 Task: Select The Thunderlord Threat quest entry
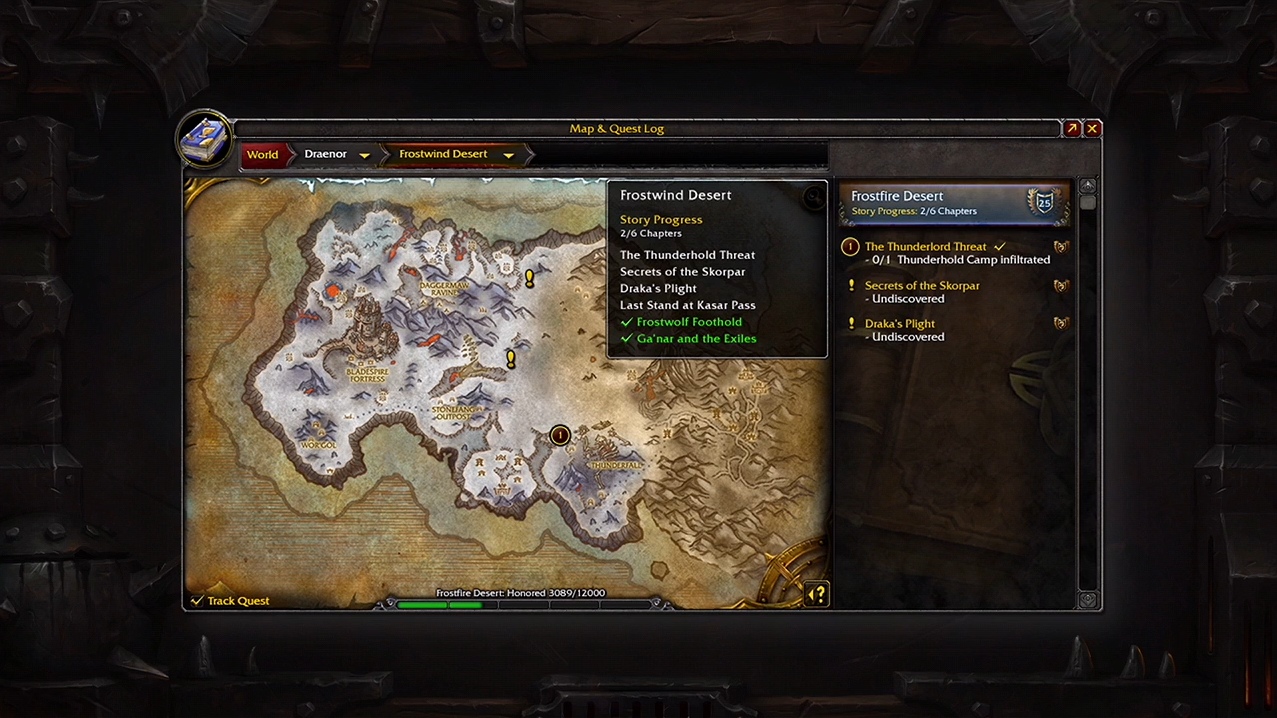coord(925,247)
